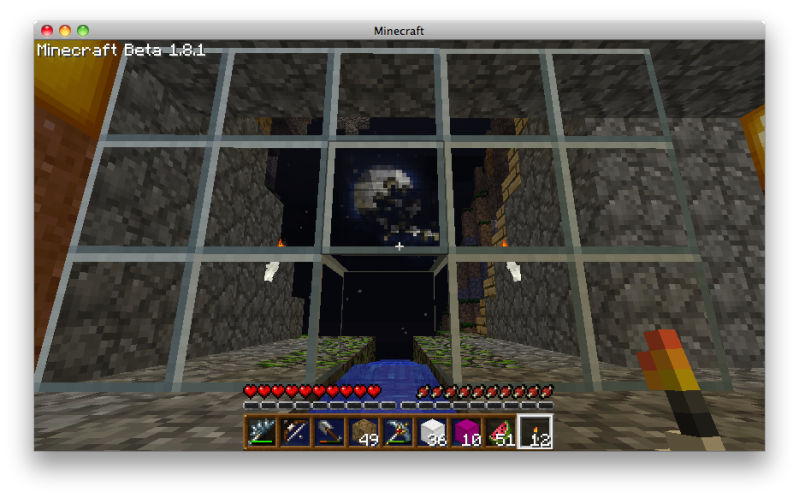Minimize the window using the yellow button
The width and height of the screenshot is (799, 498).
click(65, 31)
